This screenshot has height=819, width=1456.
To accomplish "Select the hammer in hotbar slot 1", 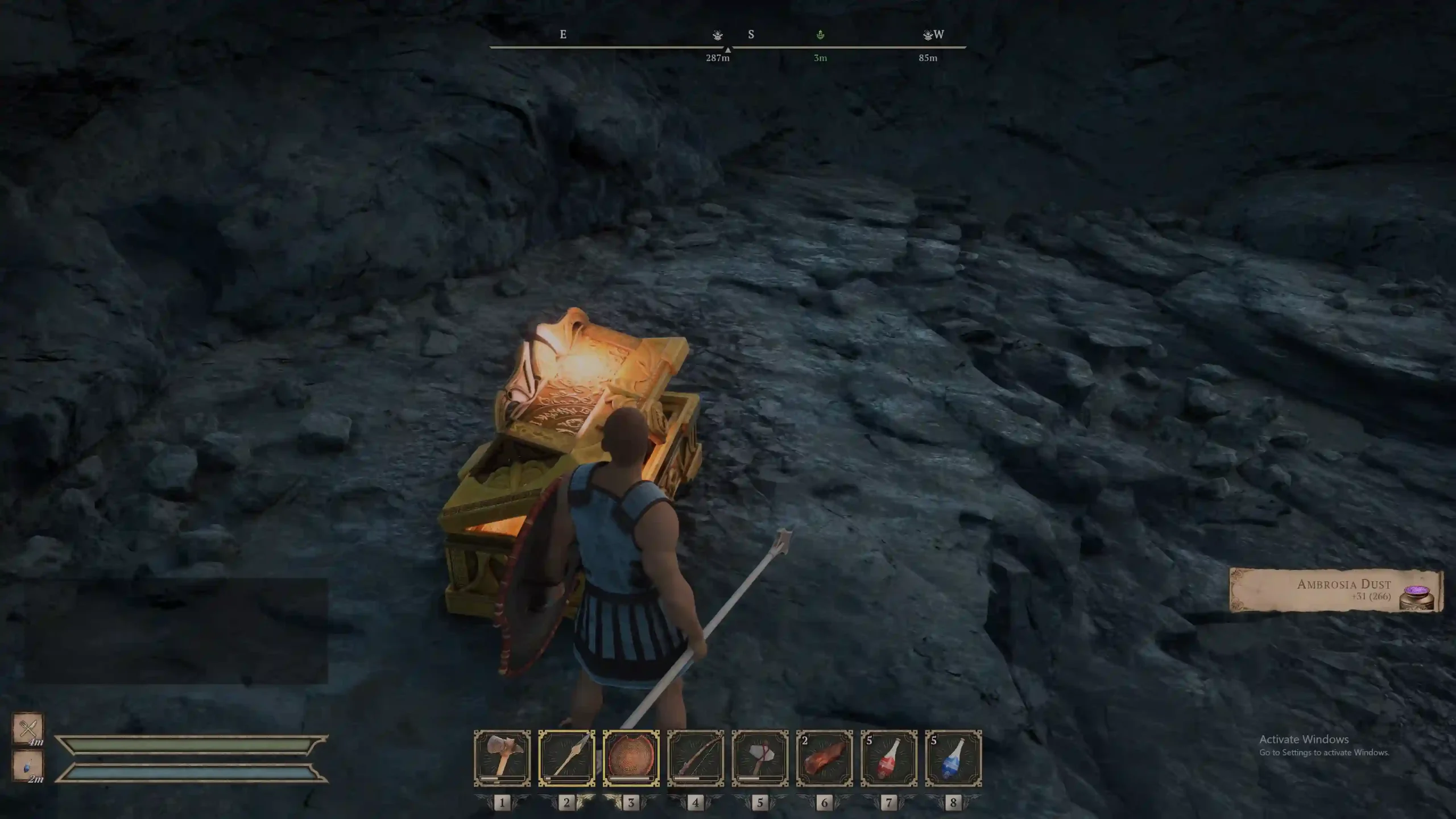I will [x=502, y=758].
